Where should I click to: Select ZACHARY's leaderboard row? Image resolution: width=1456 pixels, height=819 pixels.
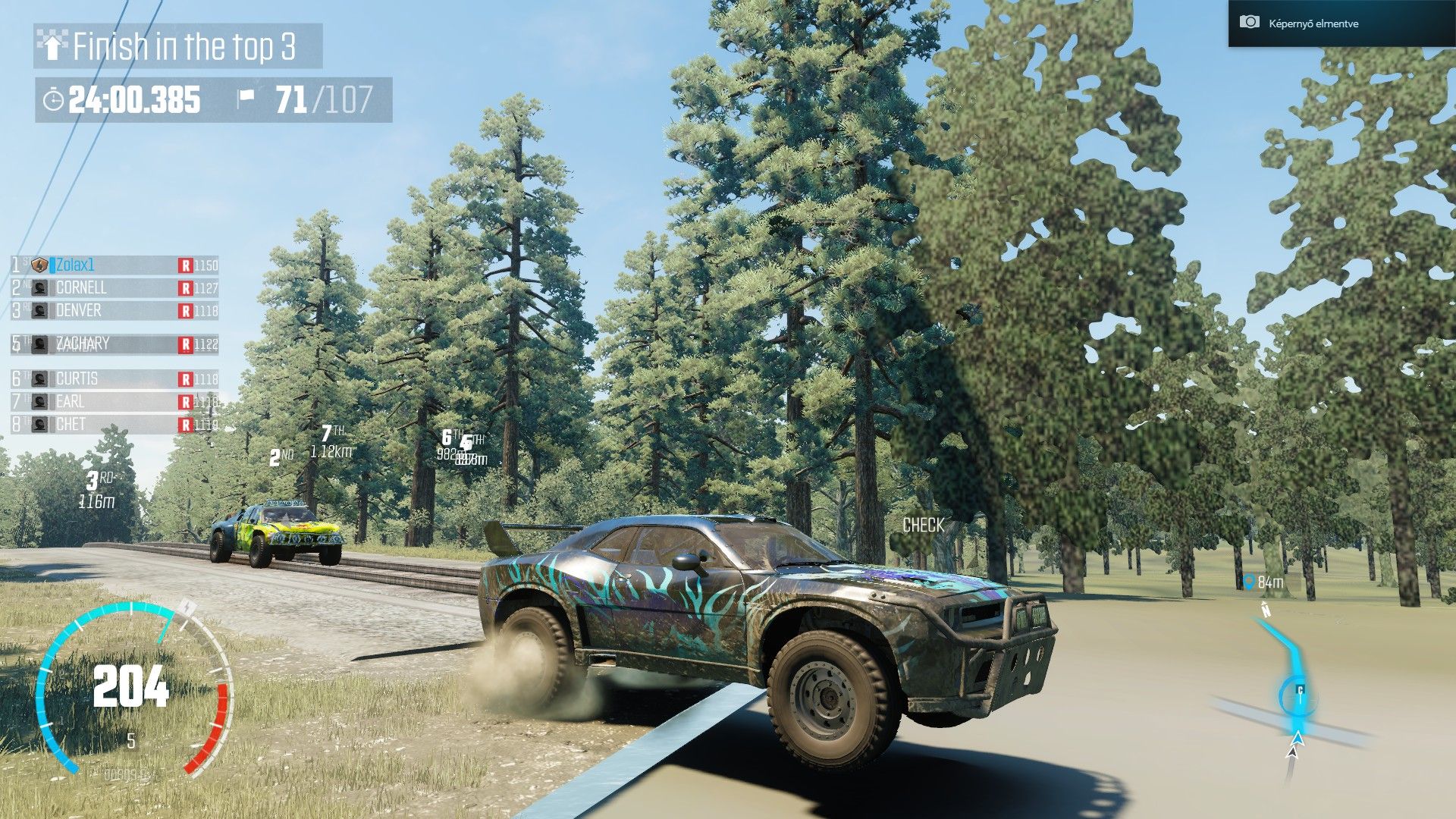[x=114, y=344]
